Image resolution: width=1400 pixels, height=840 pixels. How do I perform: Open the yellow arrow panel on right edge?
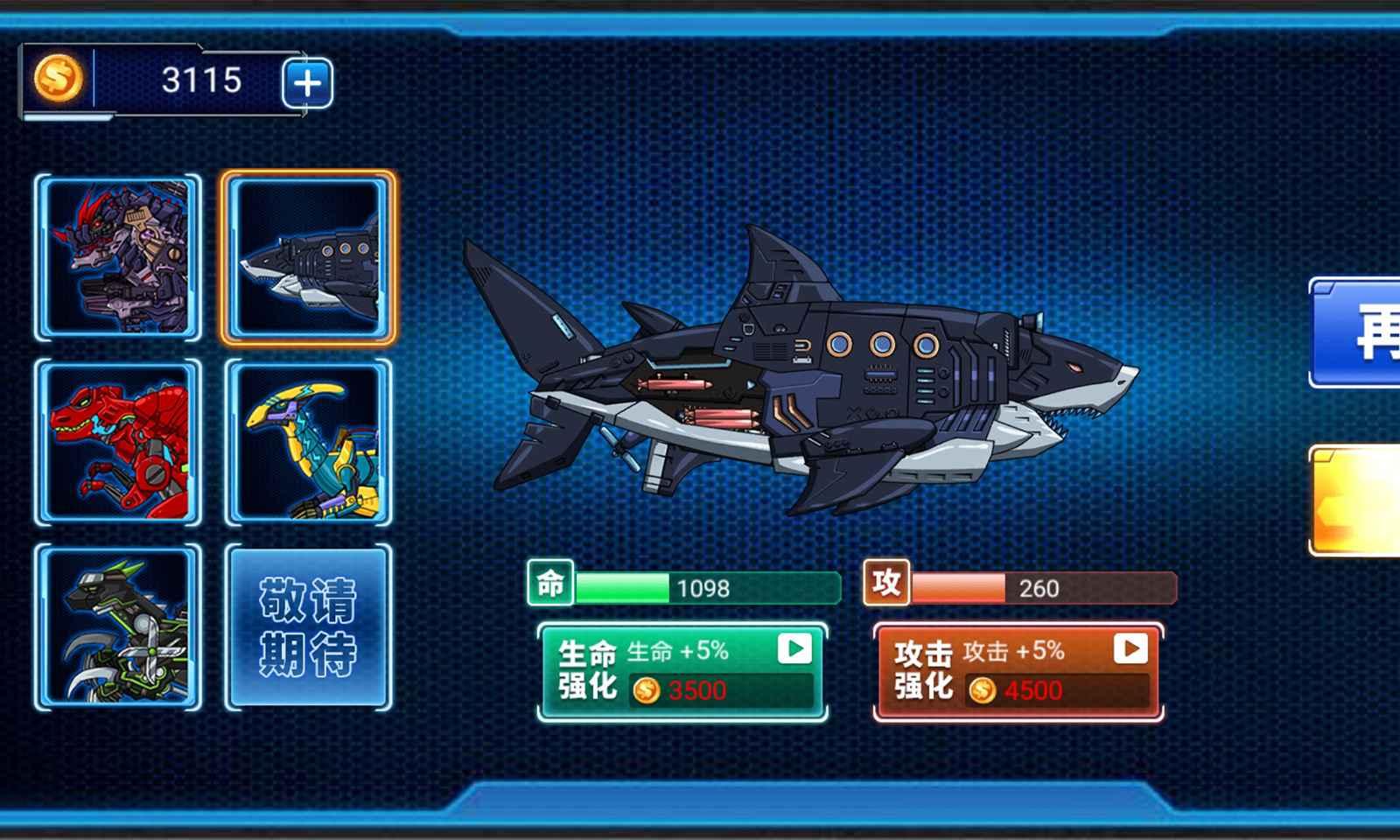[x=1365, y=494]
